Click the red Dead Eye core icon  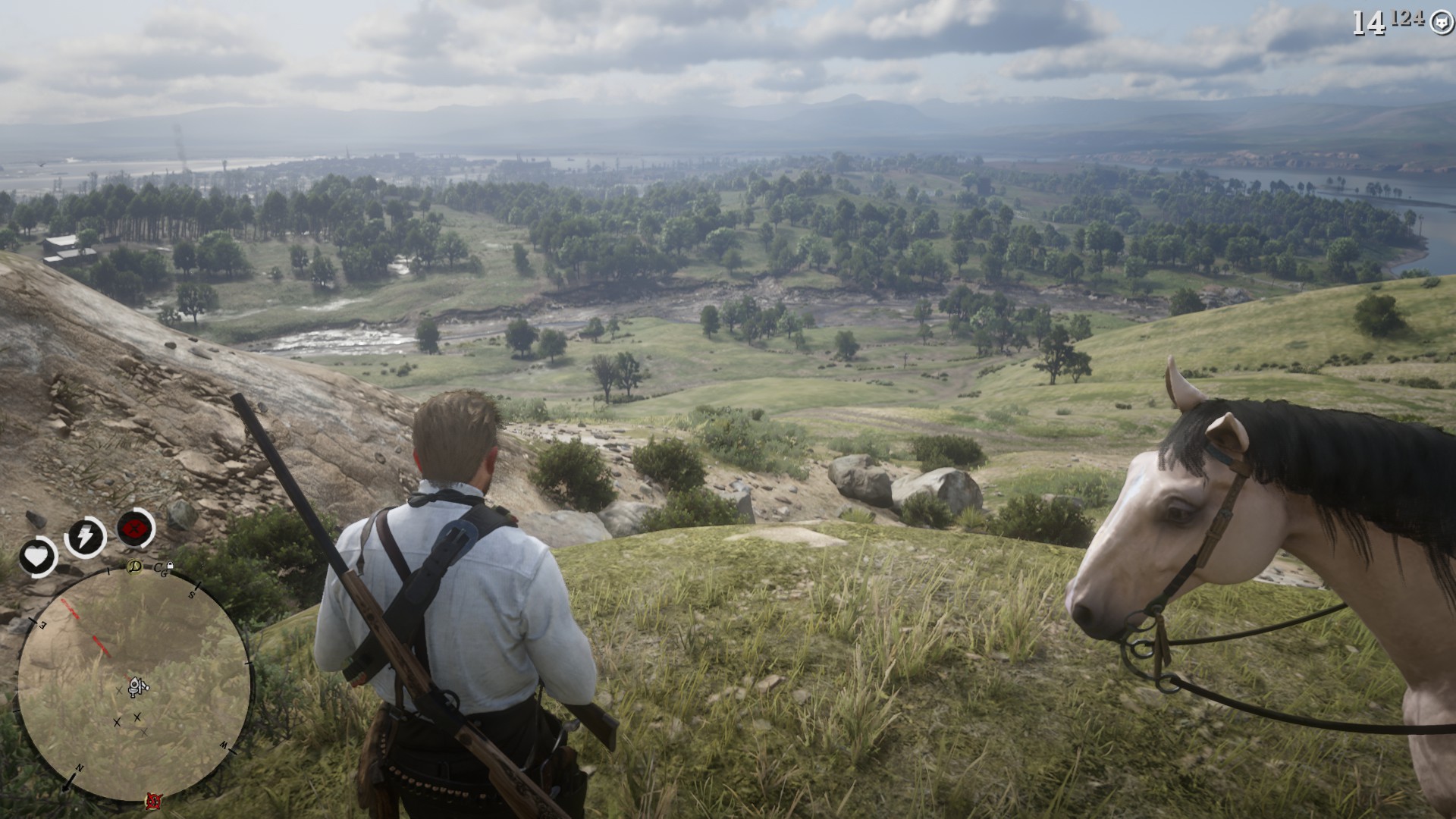(136, 528)
